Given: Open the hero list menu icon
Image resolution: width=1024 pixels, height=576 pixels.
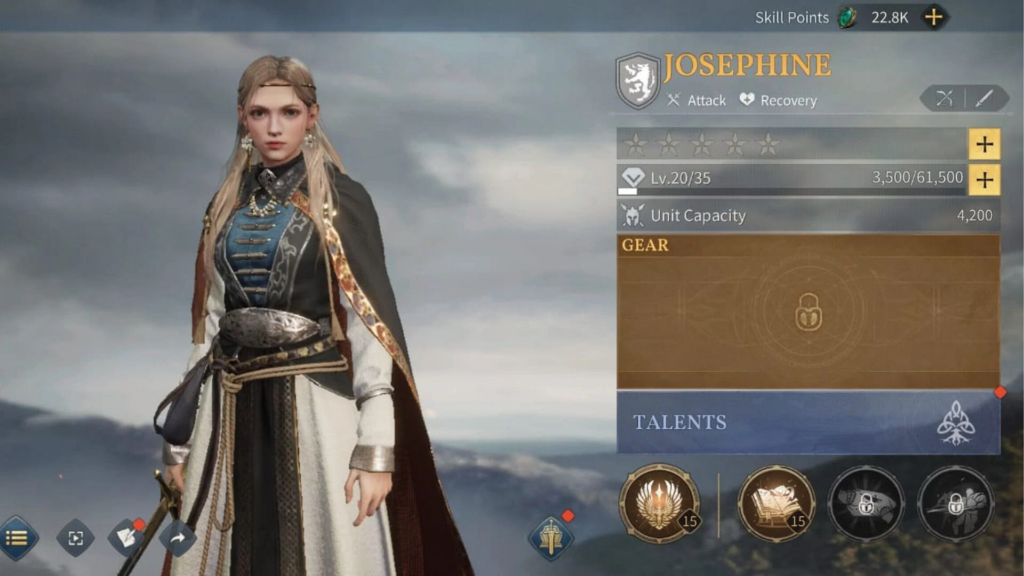Looking at the screenshot, I should 17,538.
